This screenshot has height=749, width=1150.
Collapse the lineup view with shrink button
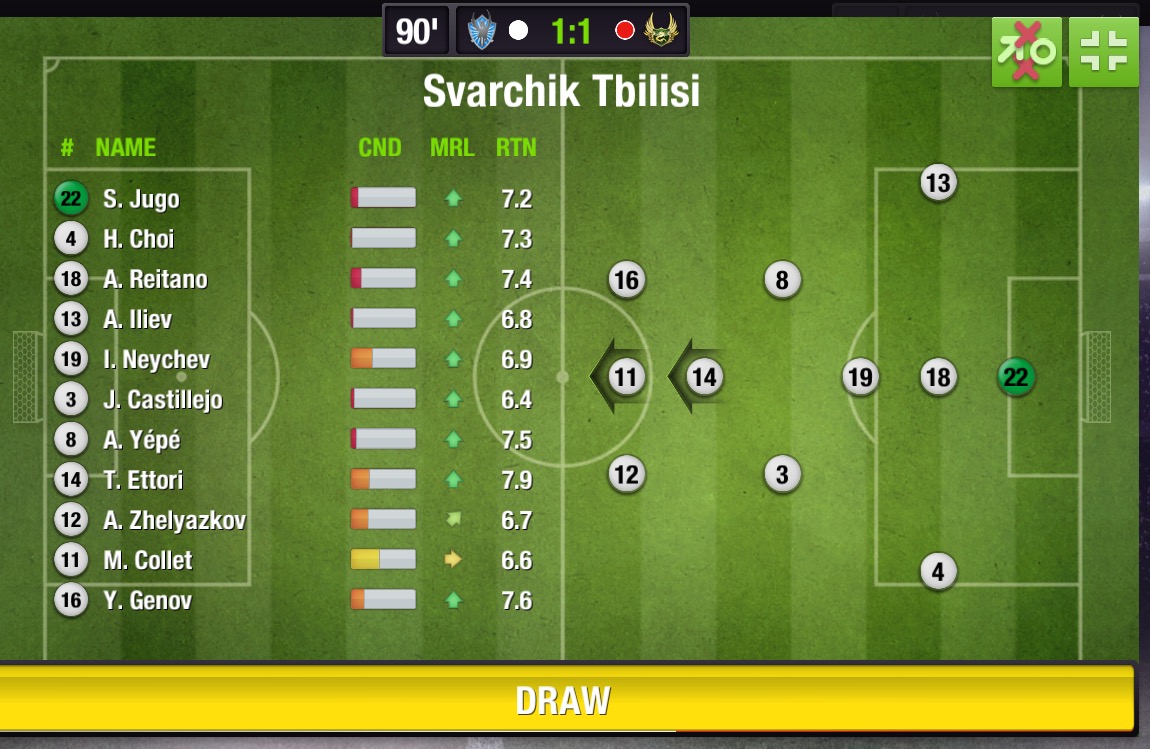tap(1103, 52)
